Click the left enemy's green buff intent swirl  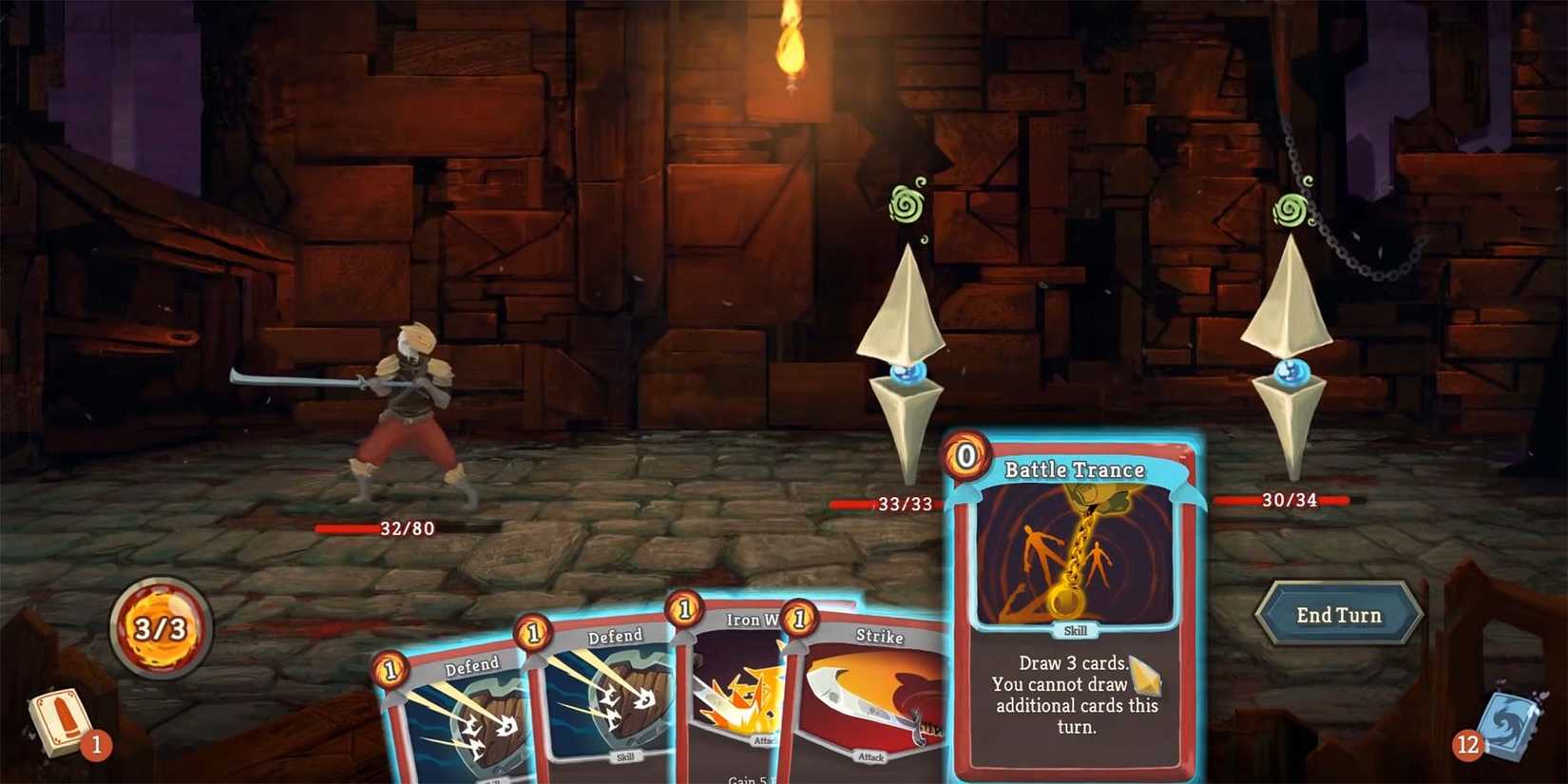click(x=908, y=204)
